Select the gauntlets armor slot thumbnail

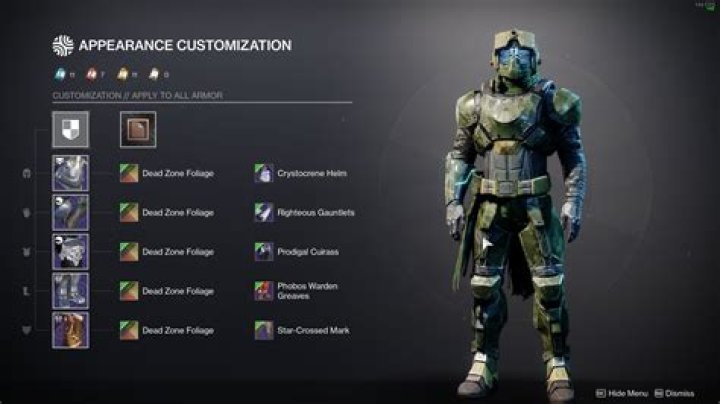71,212
